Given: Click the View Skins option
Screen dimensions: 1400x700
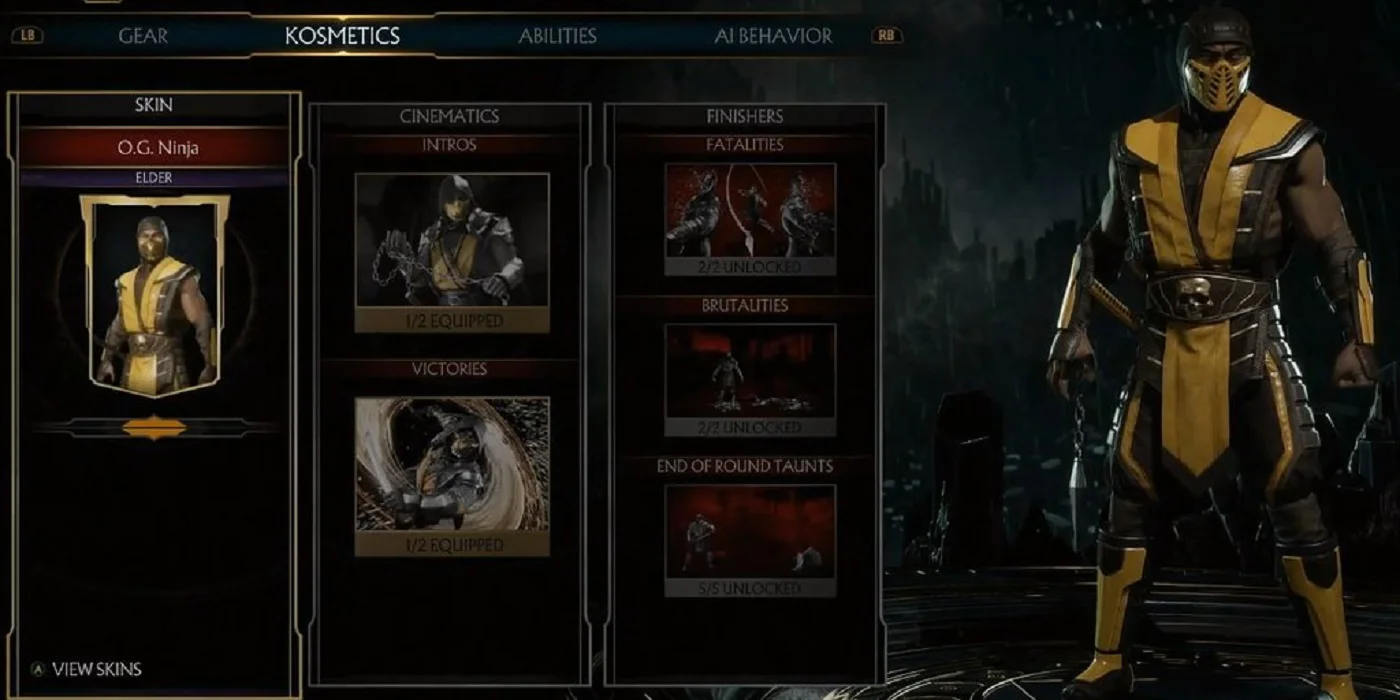Looking at the screenshot, I should point(96,669).
